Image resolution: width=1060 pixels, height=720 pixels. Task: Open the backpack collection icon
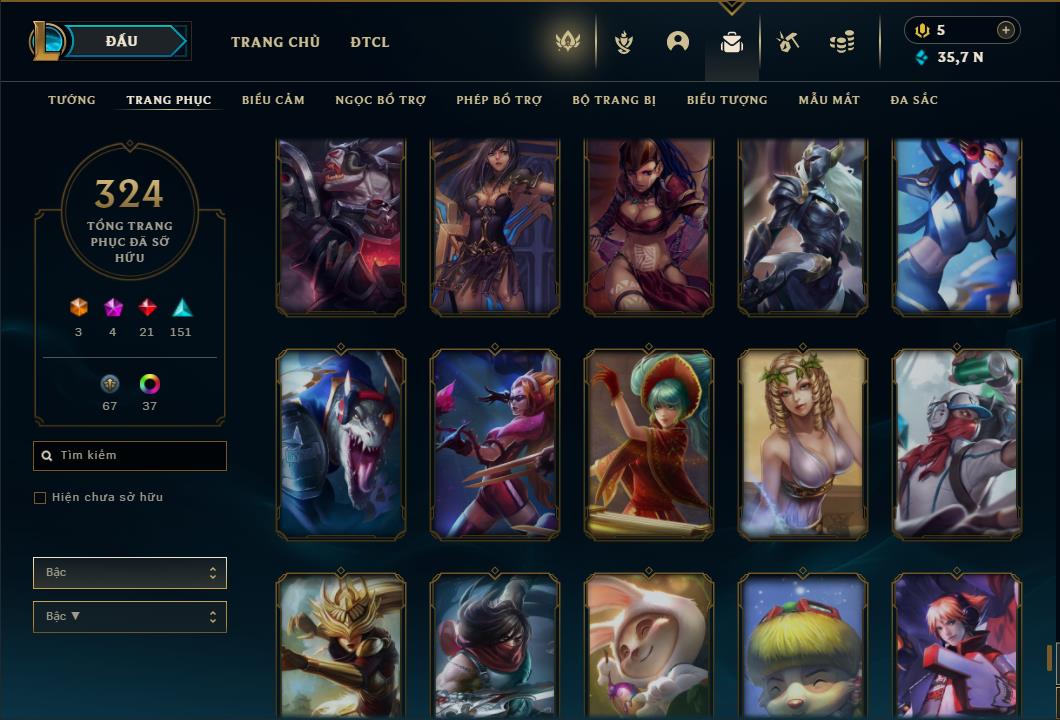(x=732, y=42)
